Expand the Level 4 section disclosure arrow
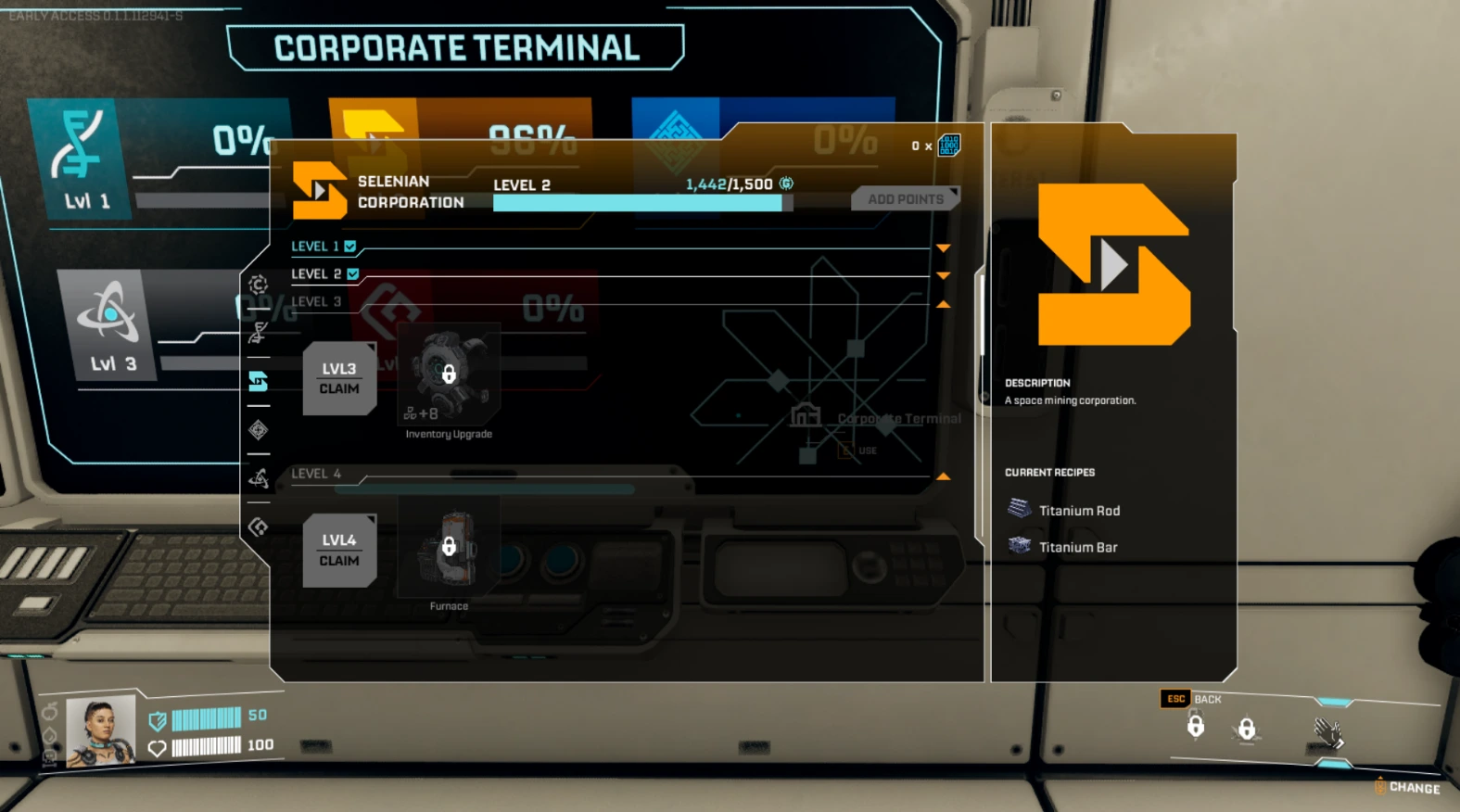This screenshot has width=1460, height=812. [x=943, y=476]
